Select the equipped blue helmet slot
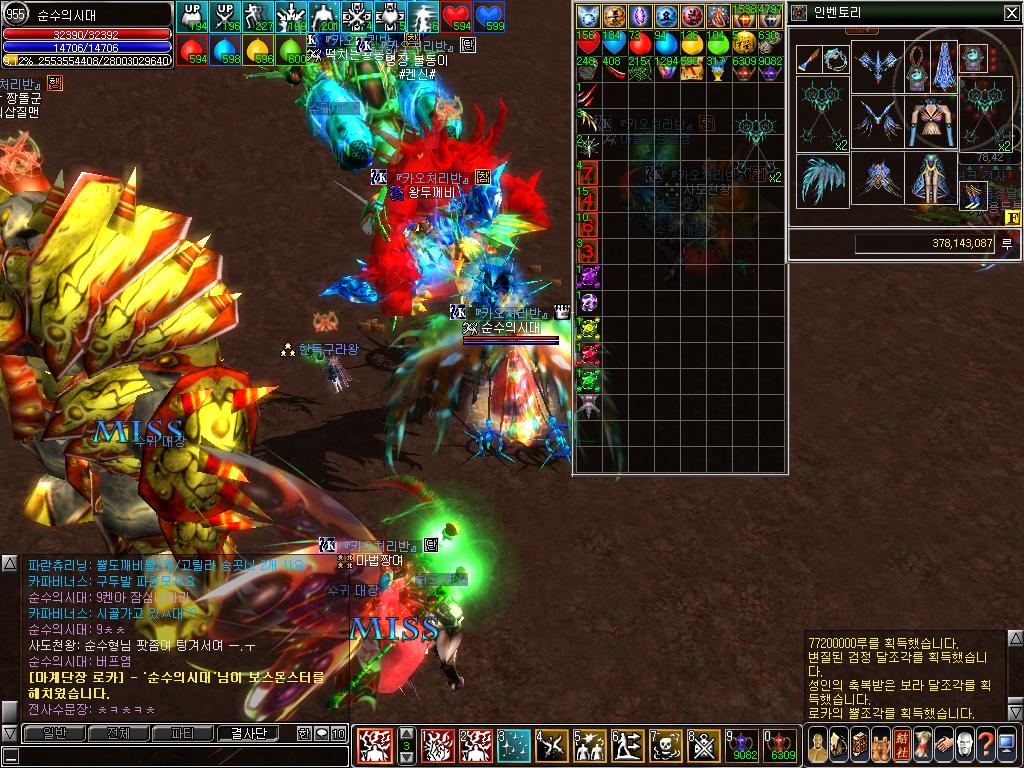 879,66
